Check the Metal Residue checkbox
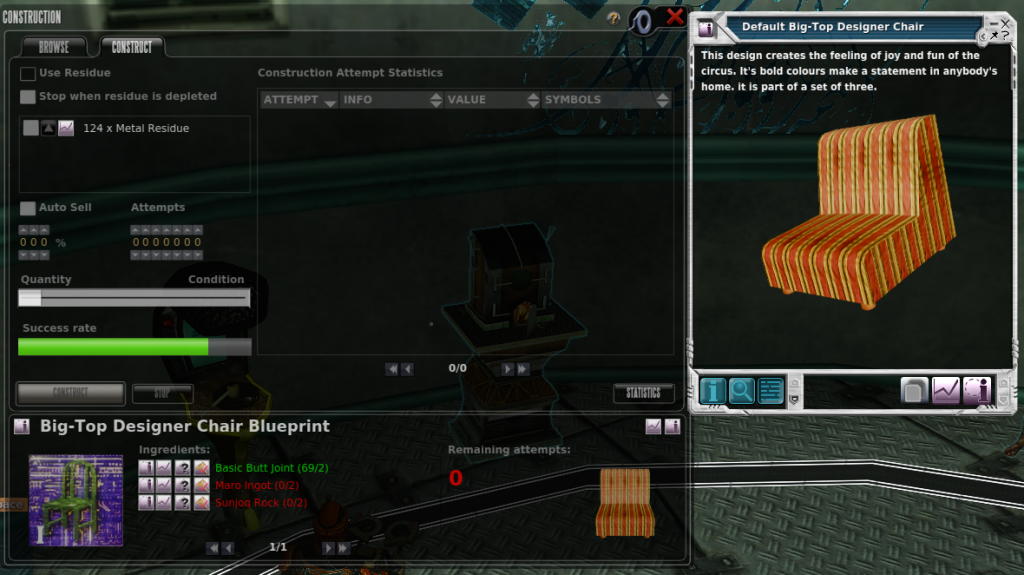 pos(31,128)
